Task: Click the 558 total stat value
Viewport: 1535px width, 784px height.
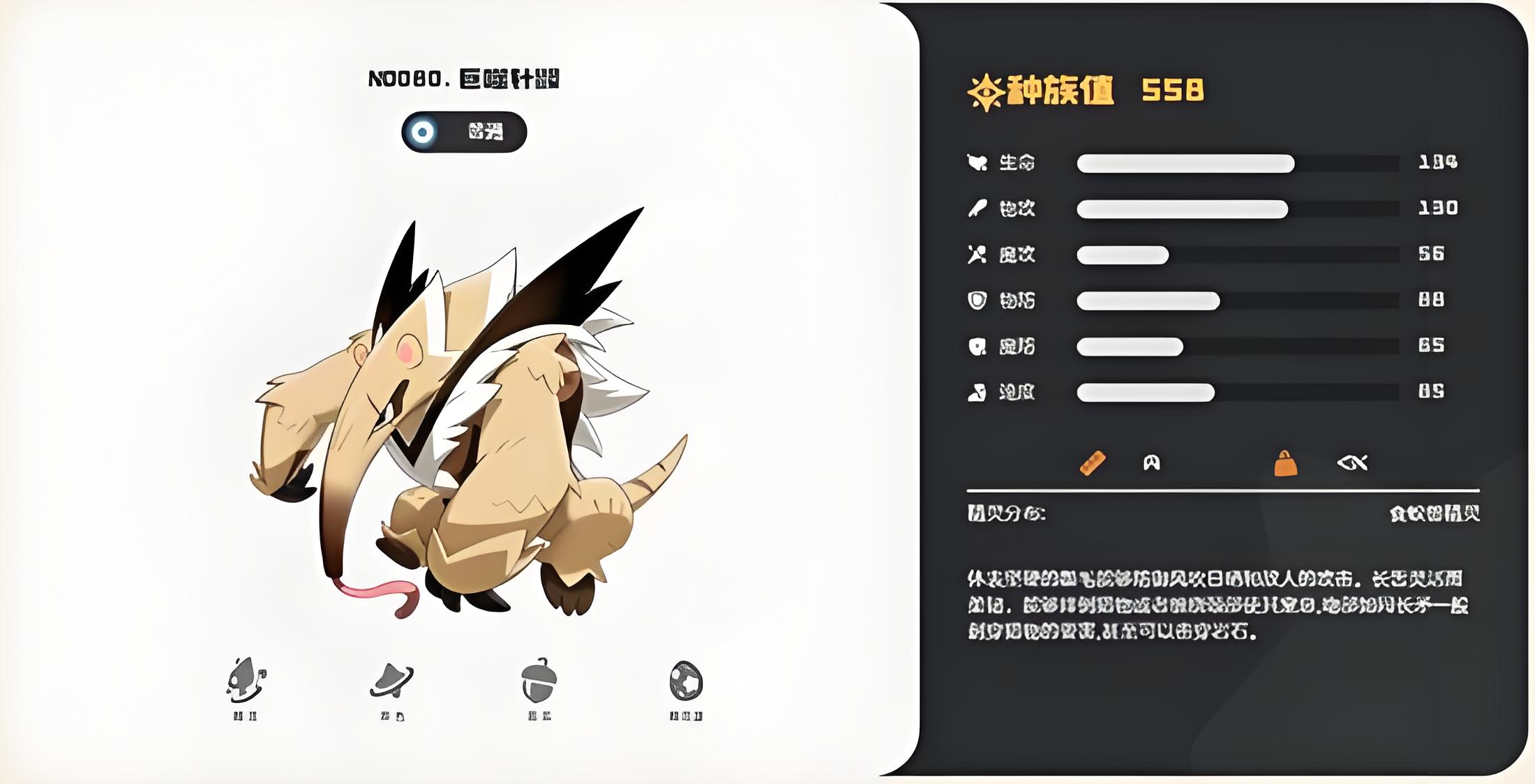Action: [x=1172, y=89]
